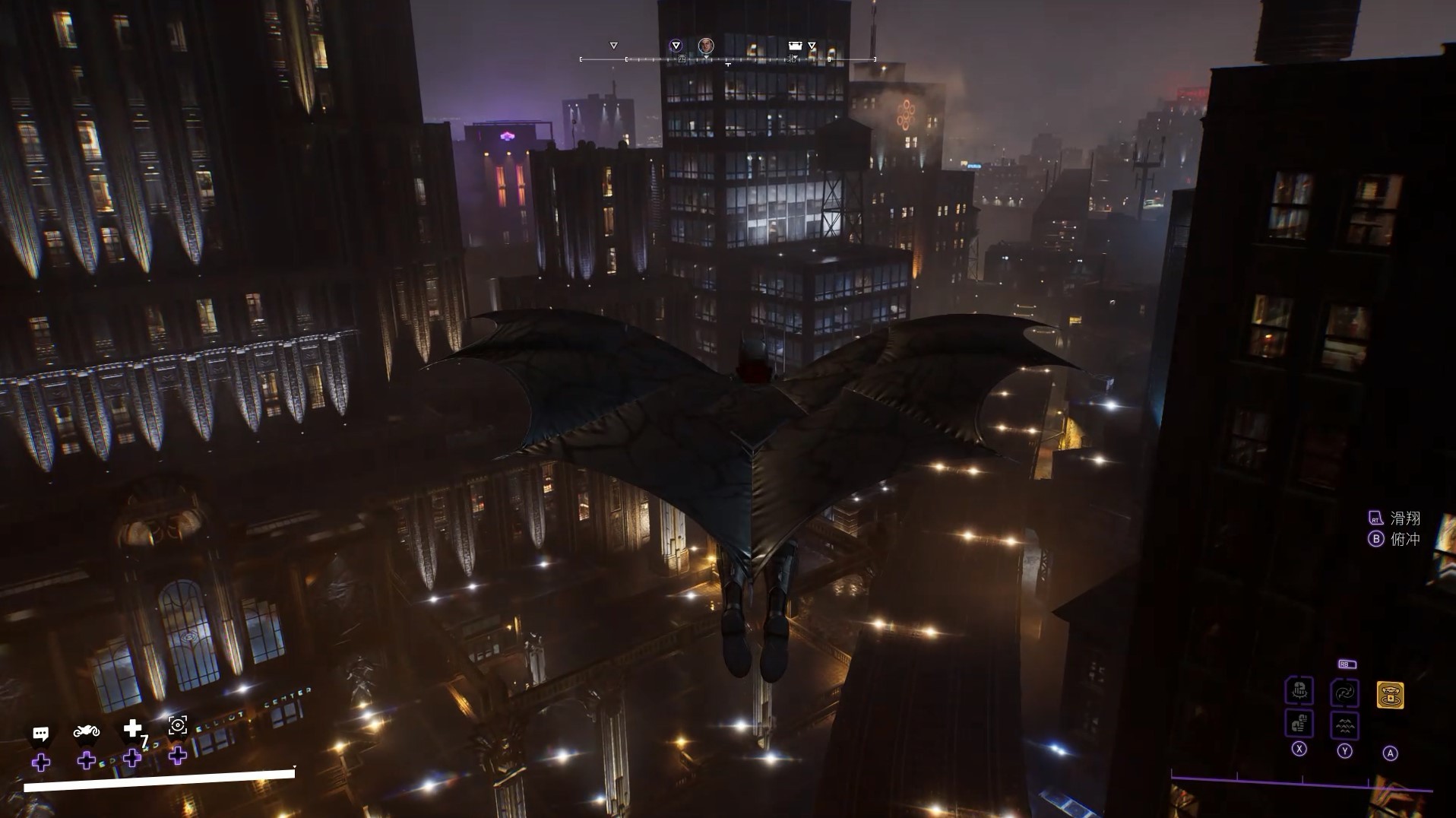Summon the Batcycle motorcycle icon
Viewport: 1456px width, 818px height.
coord(87,731)
